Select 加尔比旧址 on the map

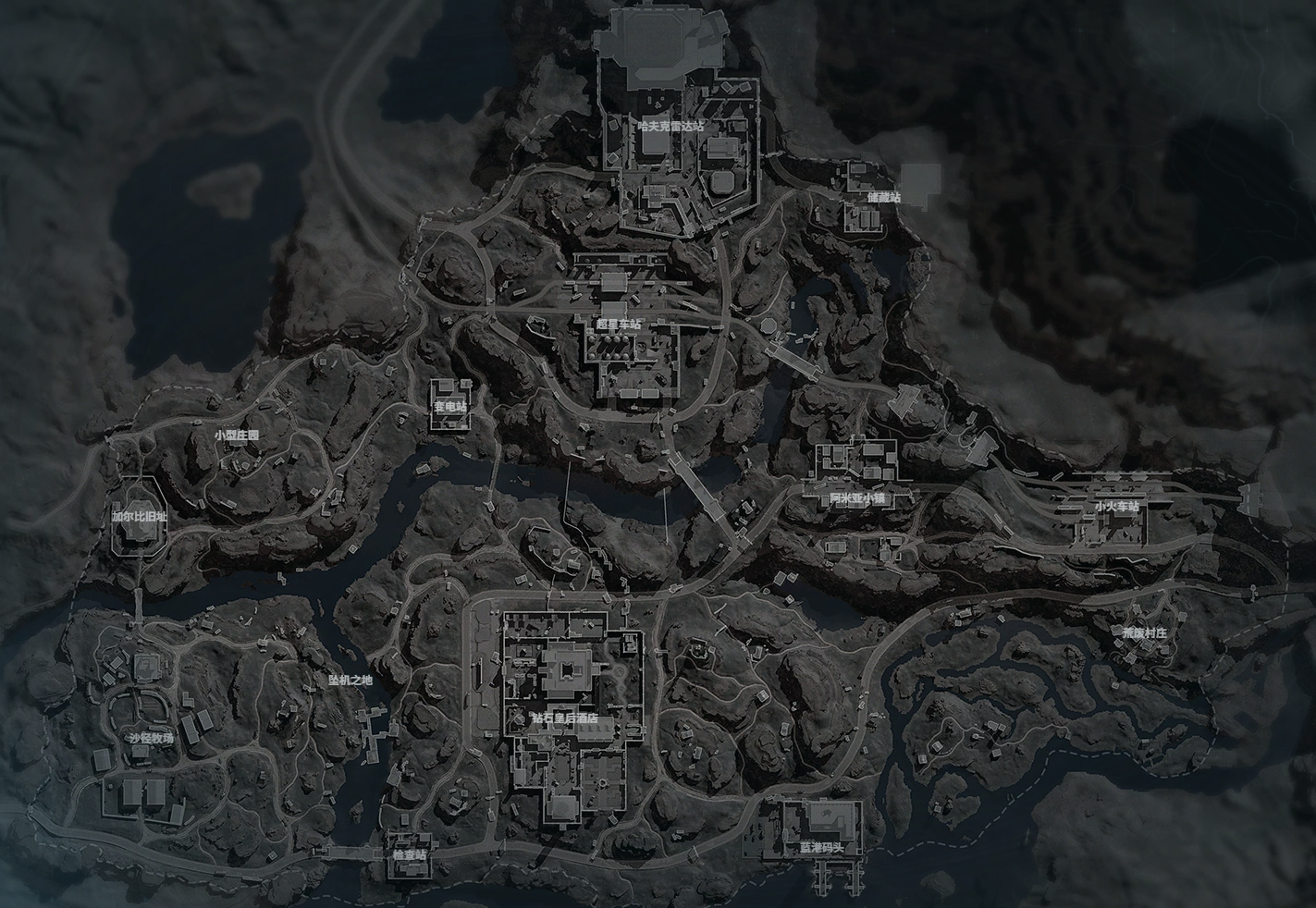point(139,517)
